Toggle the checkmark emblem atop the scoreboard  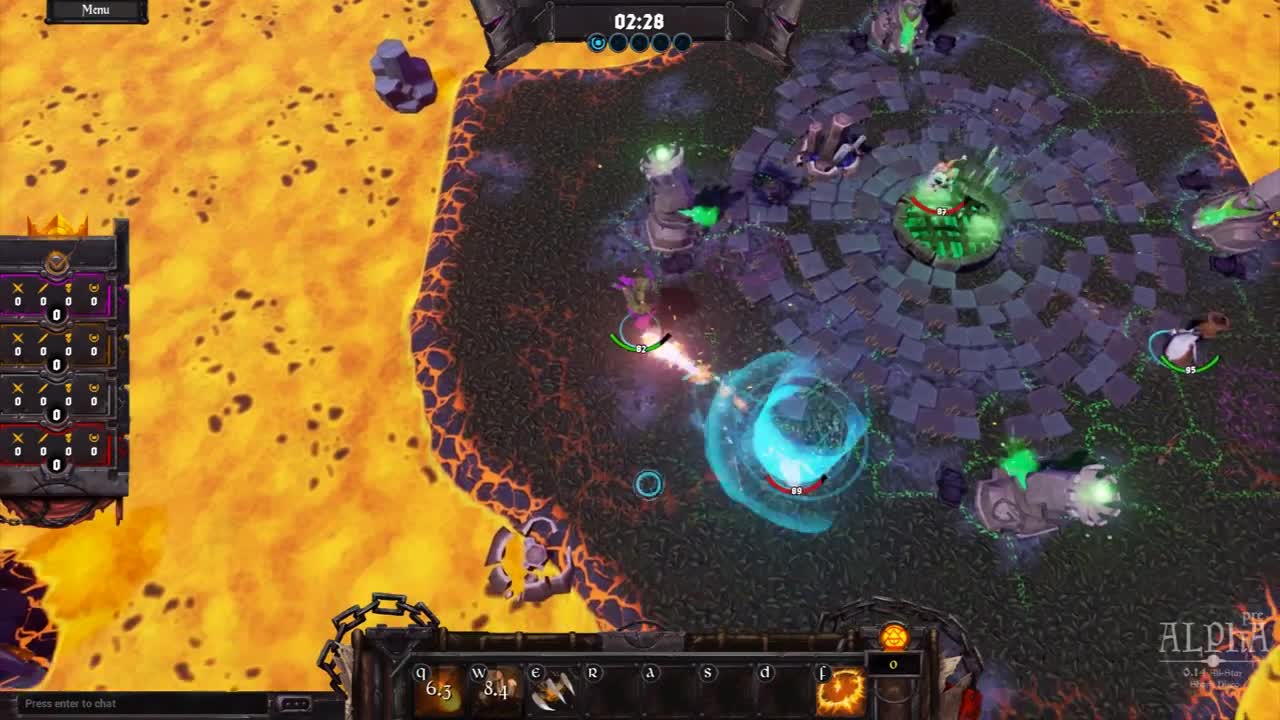(x=56, y=263)
